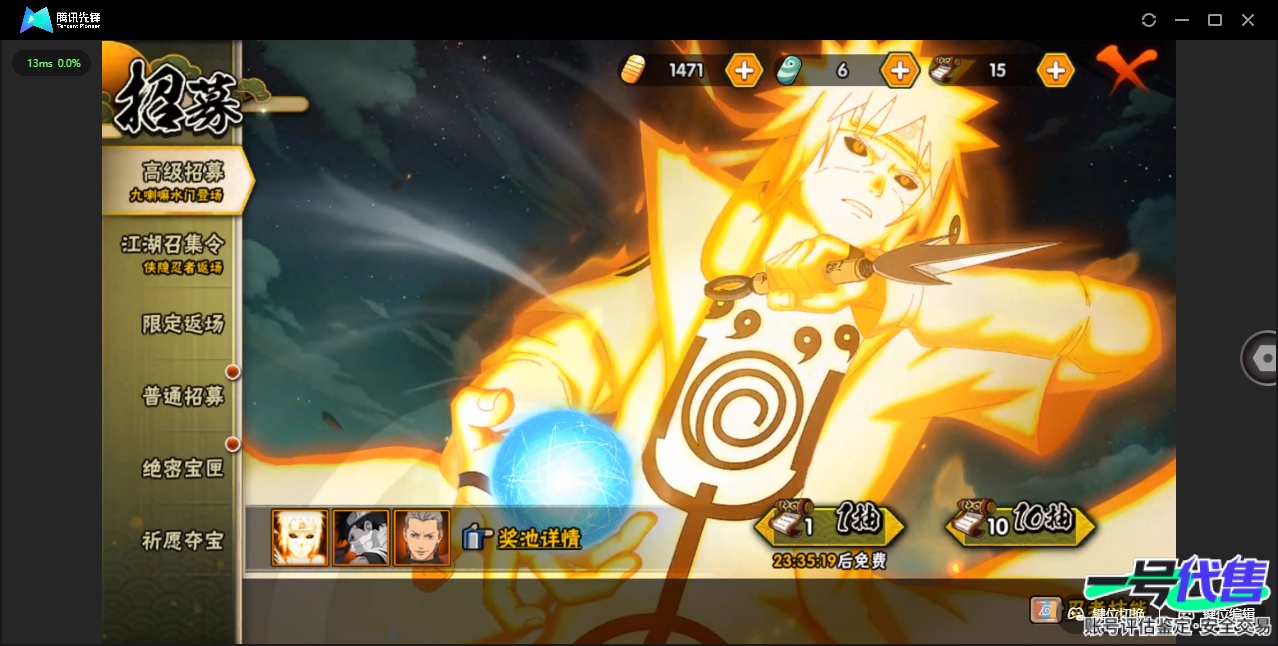Go to the 祈愿夺宝 tab

pos(182,541)
